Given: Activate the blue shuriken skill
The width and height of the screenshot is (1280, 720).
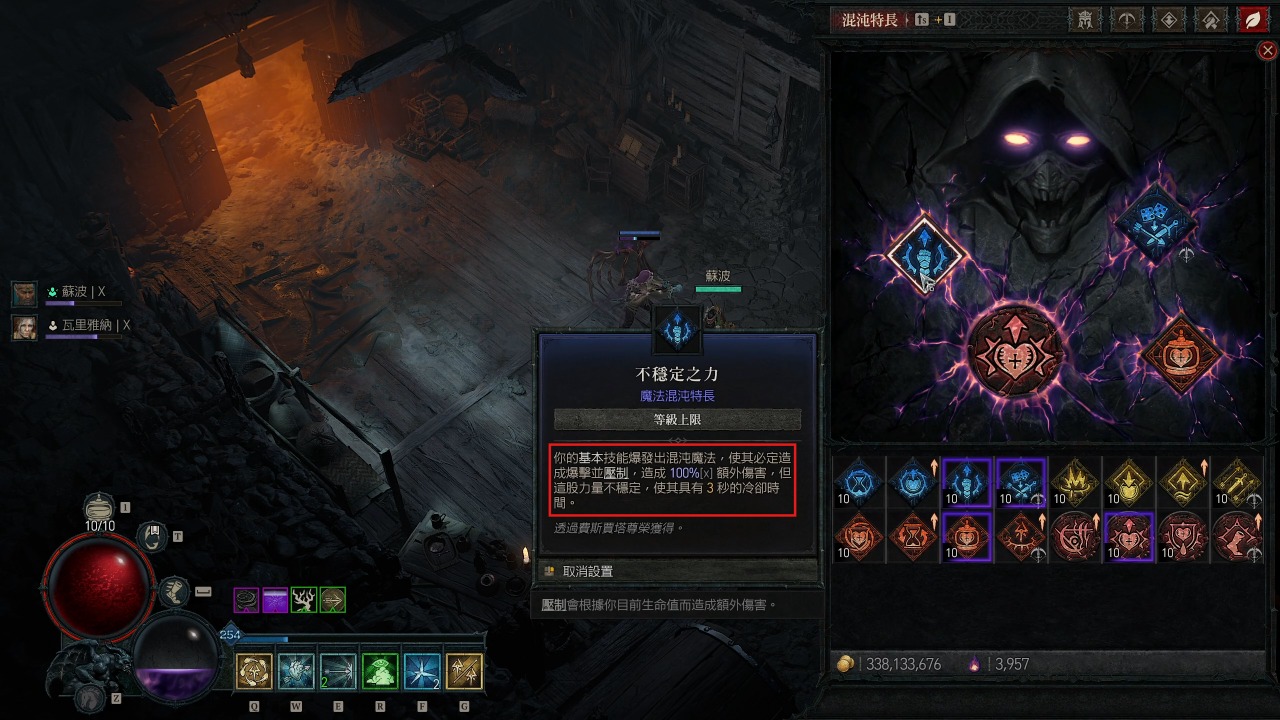Looking at the screenshot, I should click(x=422, y=672).
